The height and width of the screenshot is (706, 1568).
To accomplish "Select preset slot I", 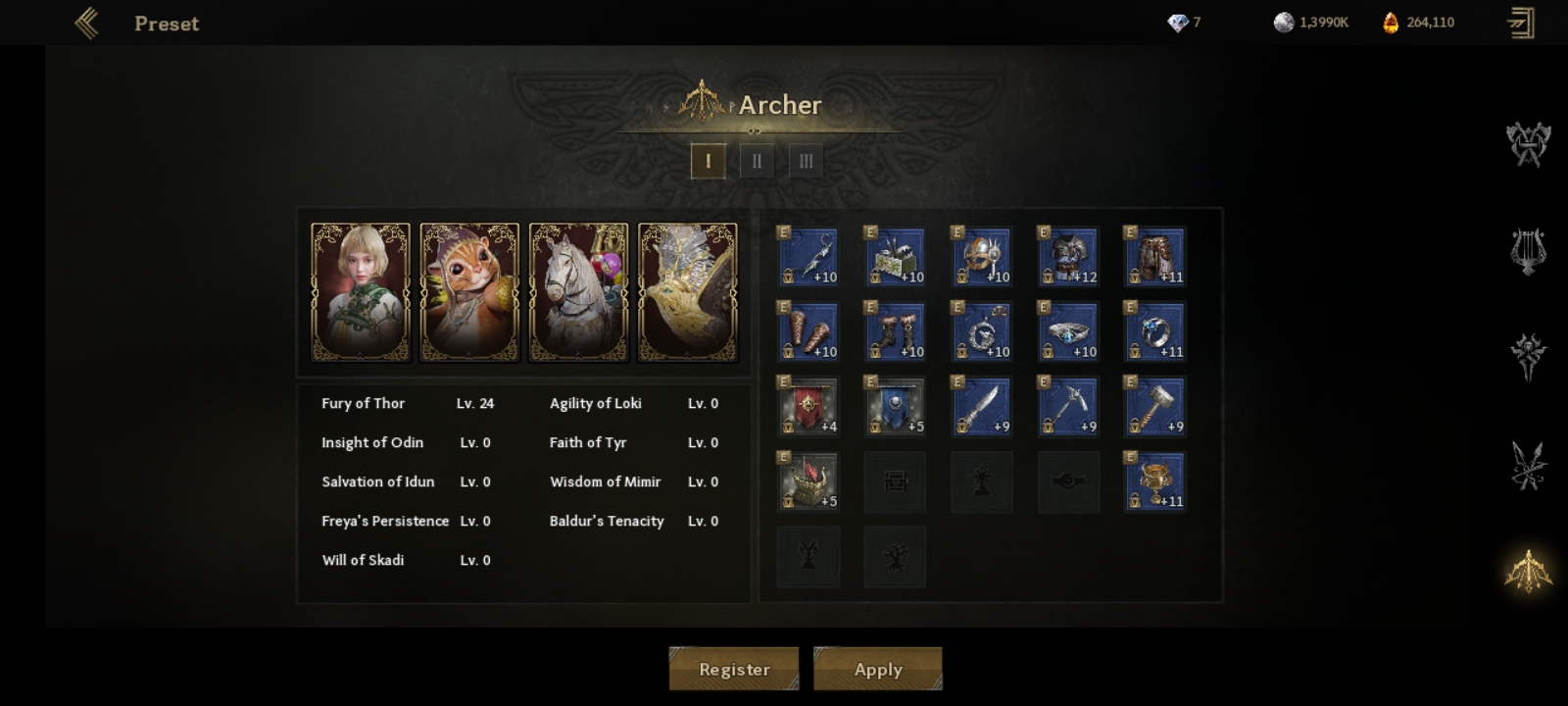I will tap(708, 161).
